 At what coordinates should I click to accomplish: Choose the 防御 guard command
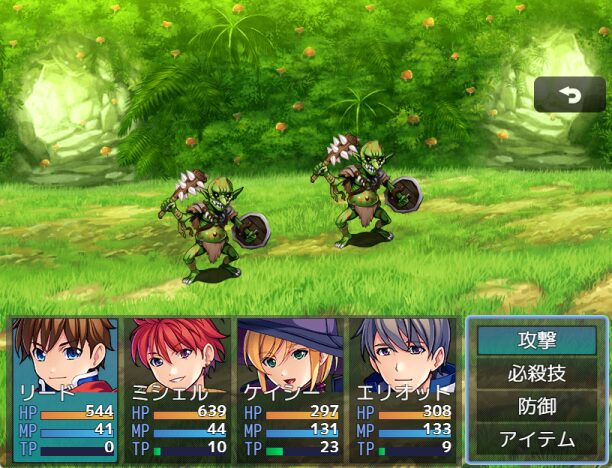tap(536, 406)
